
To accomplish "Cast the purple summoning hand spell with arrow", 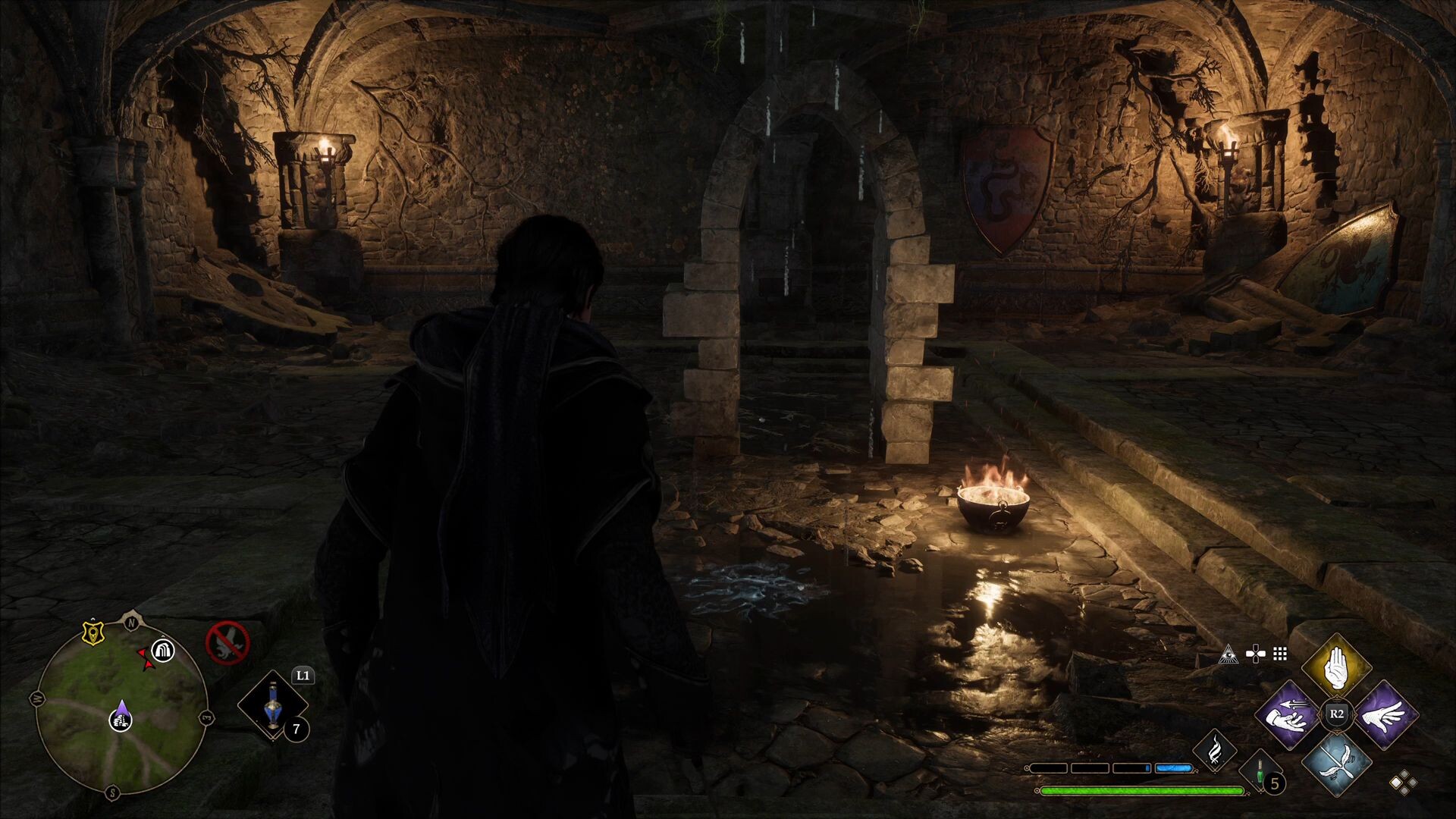I will (x=1288, y=715).
